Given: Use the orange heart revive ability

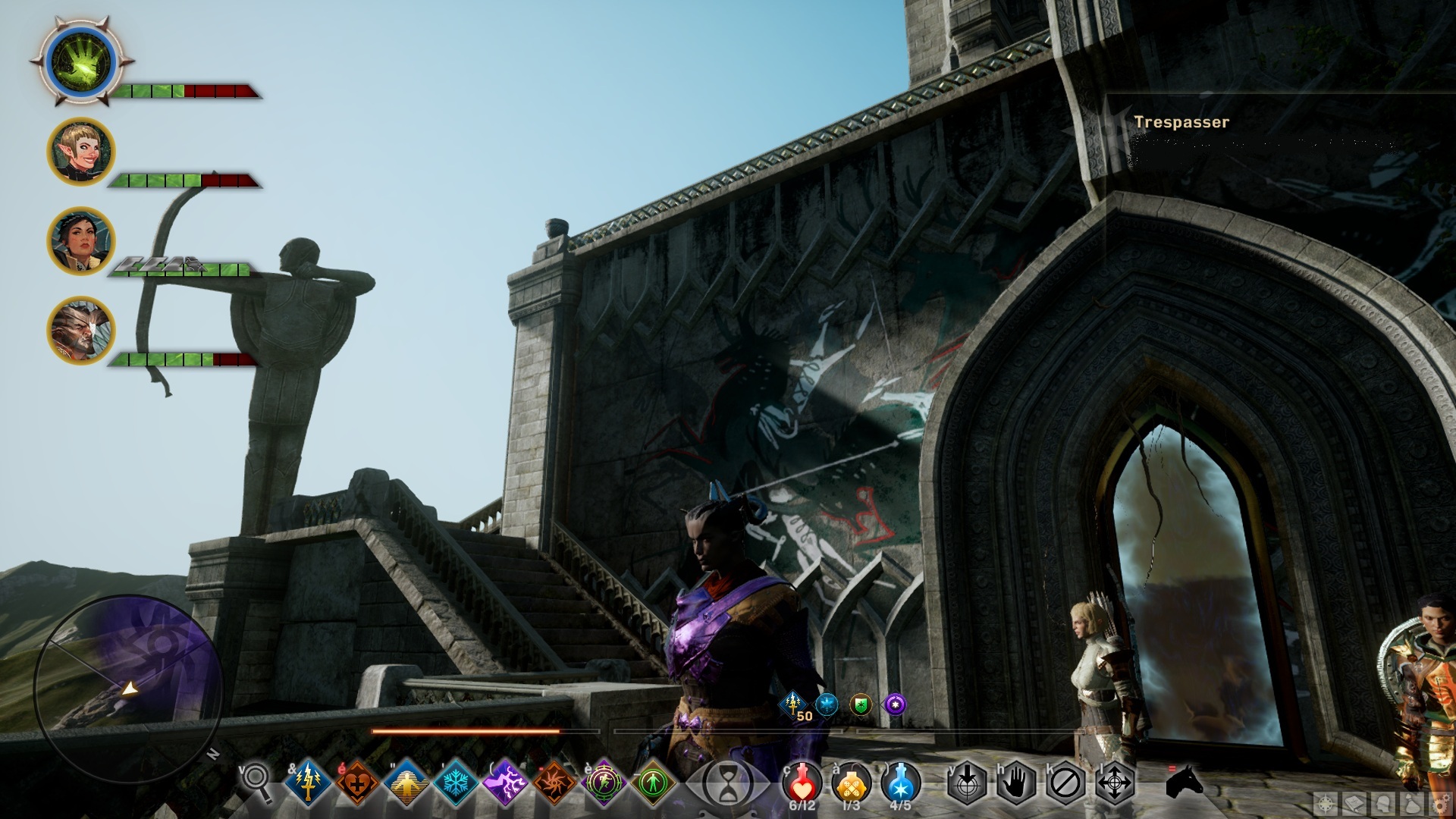Looking at the screenshot, I should (x=357, y=782).
